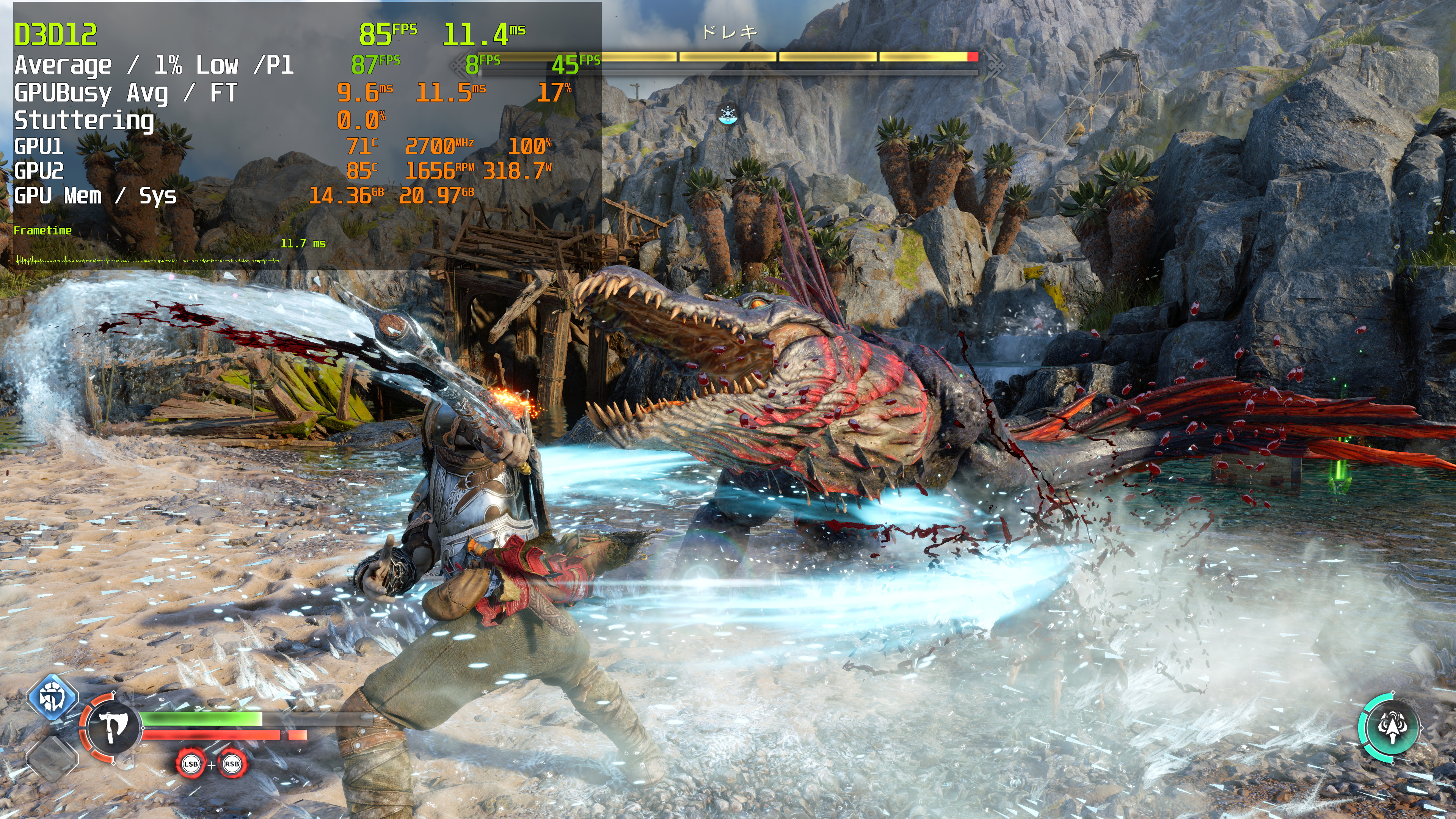The height and width of the screenshot is (819, 1456).
Task: Activate the blue runic attack icon
Action: (x=52, y=697)
